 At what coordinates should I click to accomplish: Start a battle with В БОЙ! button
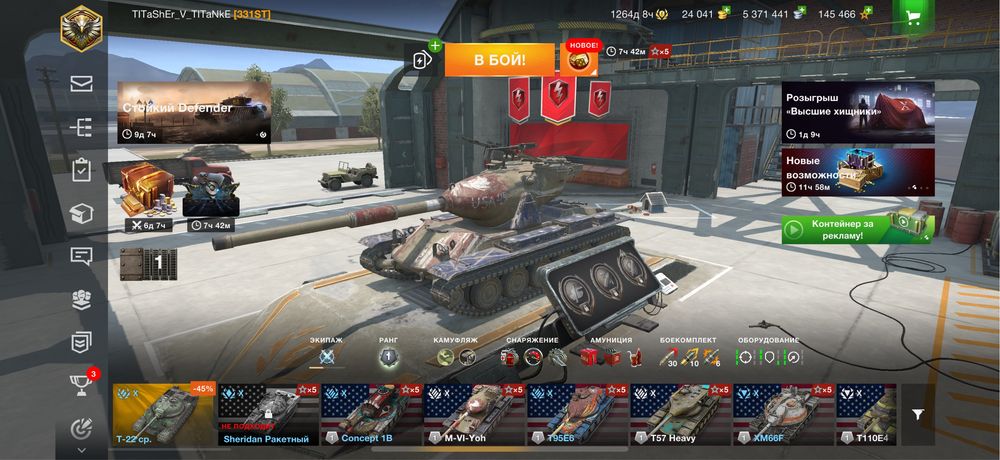(499, 60)
